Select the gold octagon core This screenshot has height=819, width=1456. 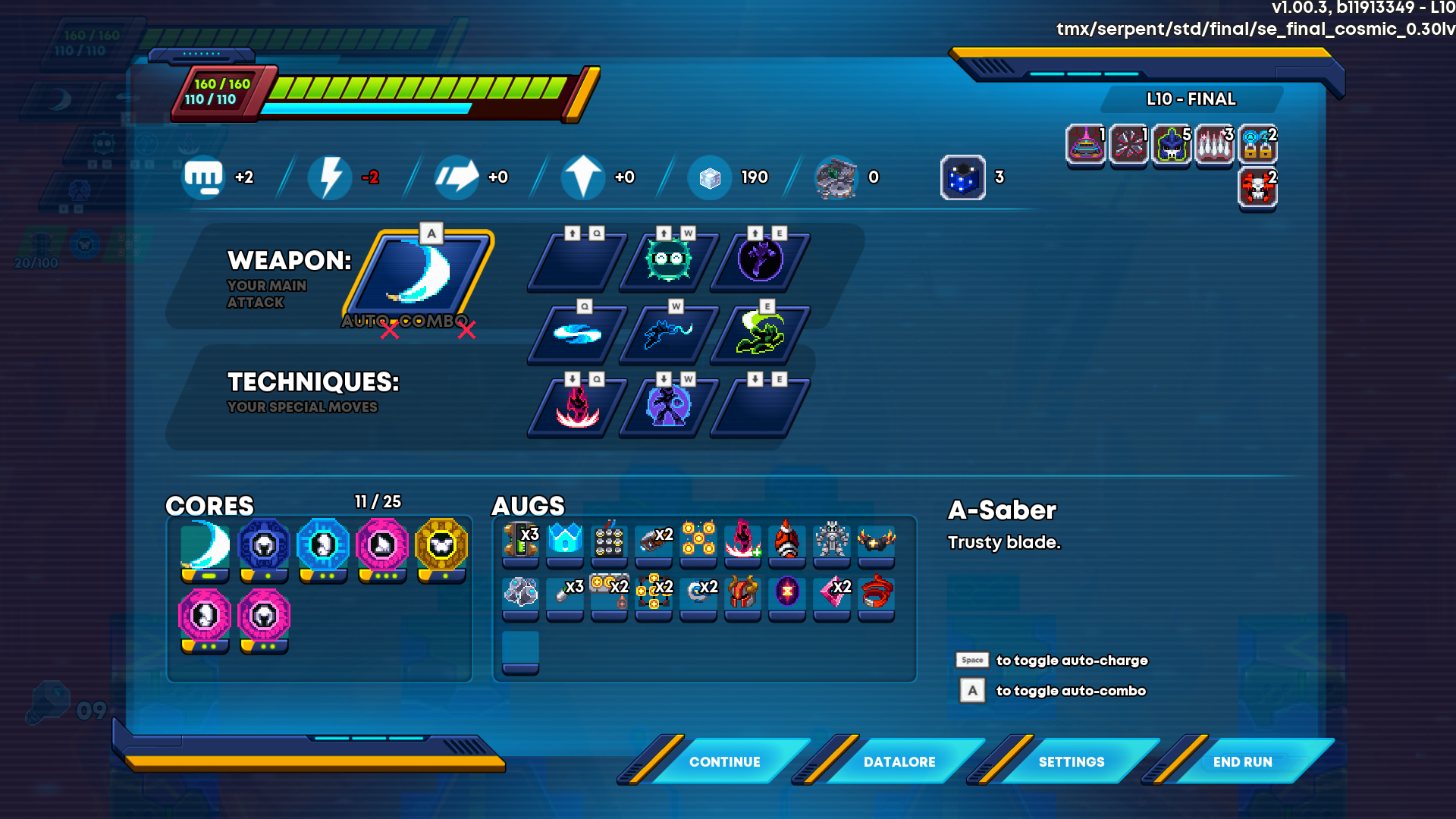coord(441,546)
